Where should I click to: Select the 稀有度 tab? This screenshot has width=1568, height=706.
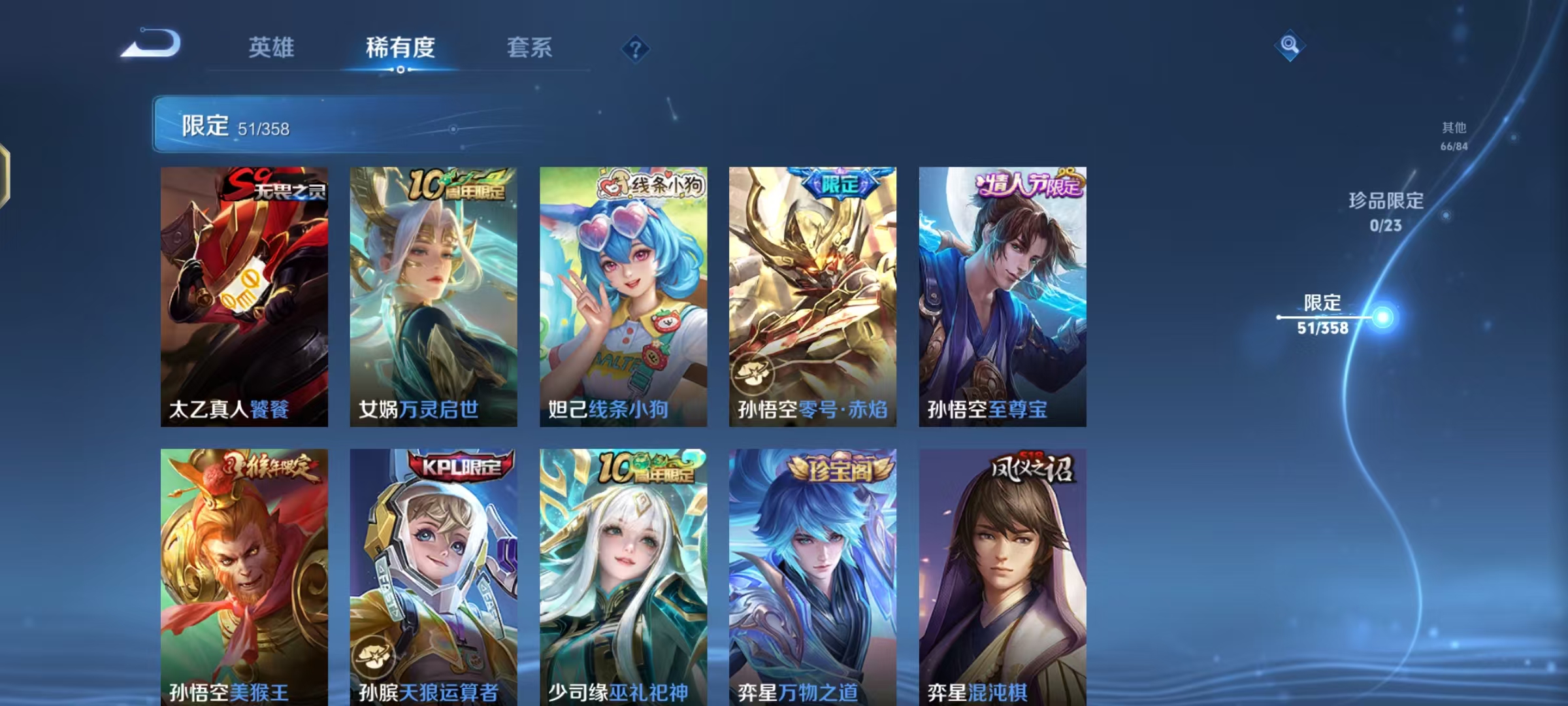pos(400,48)
